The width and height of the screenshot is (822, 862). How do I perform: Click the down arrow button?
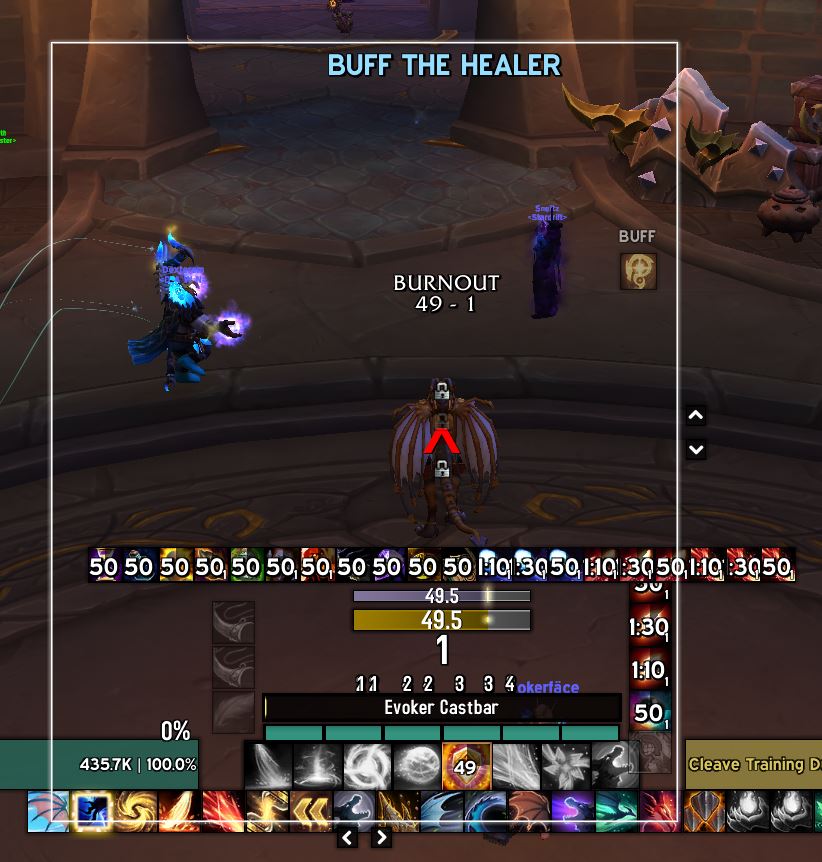click(x=696, y=450)
